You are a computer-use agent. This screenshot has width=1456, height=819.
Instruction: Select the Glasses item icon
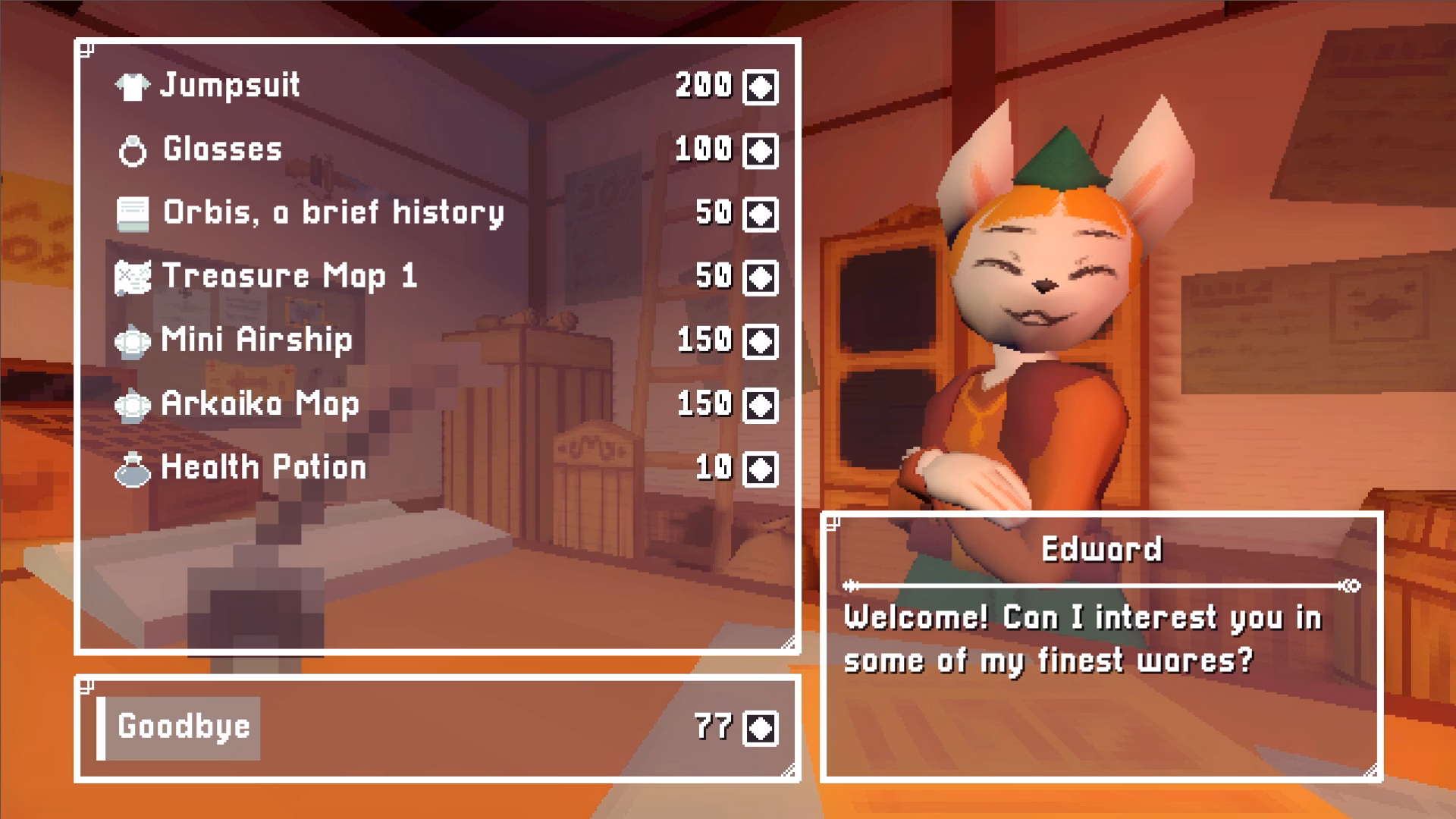pos(134,149)
